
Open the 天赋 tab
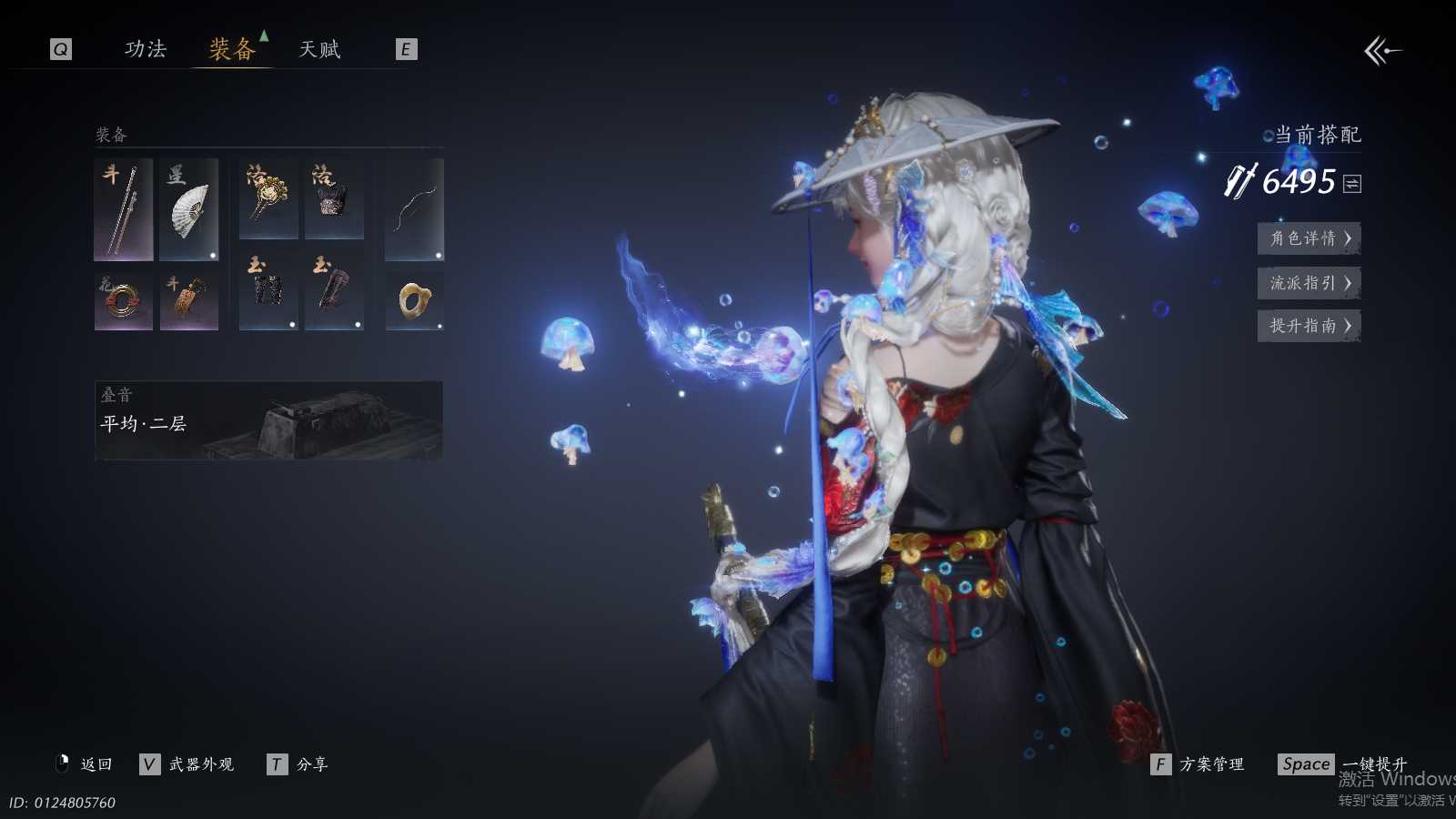point(319,49)
